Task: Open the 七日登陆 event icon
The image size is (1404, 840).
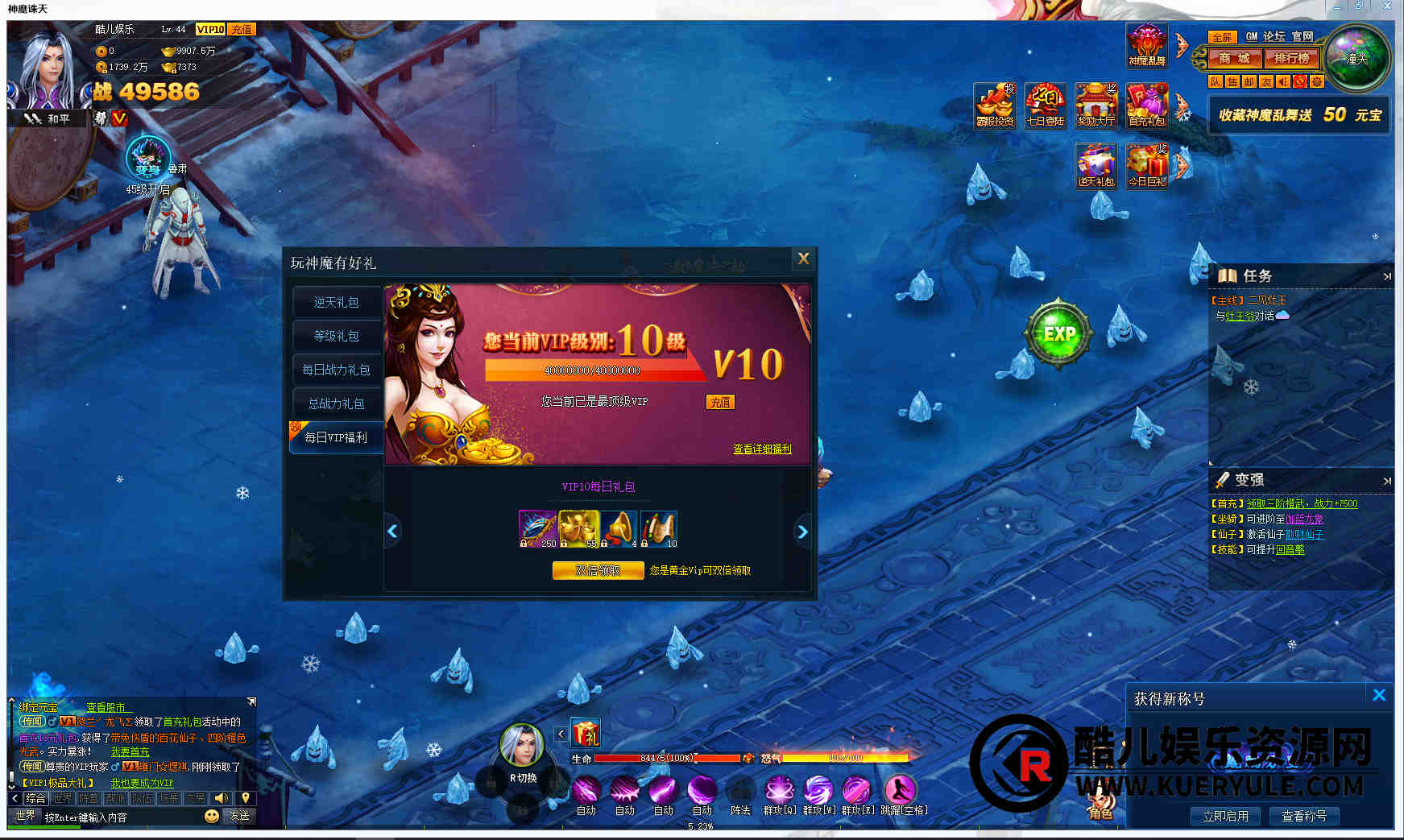Action: [1046, 106]
